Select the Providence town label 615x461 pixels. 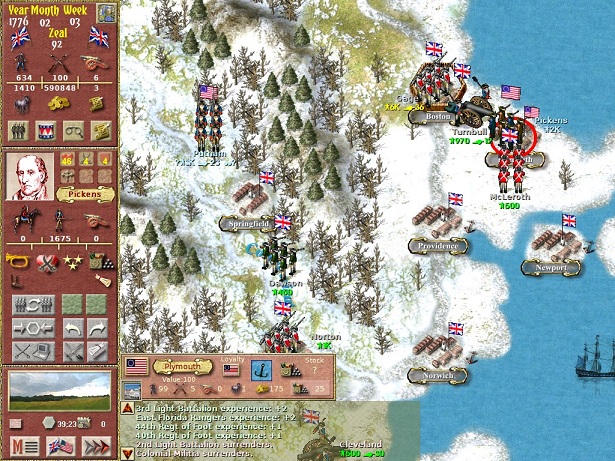click(x=438, y=245)
